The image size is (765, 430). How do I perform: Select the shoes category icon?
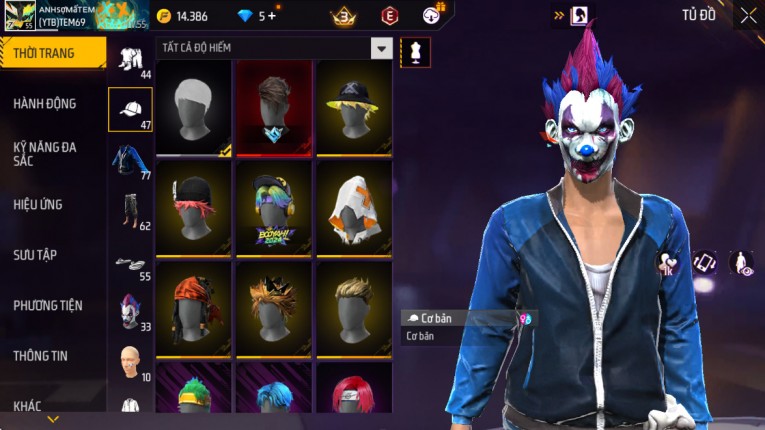pos(130,262)
